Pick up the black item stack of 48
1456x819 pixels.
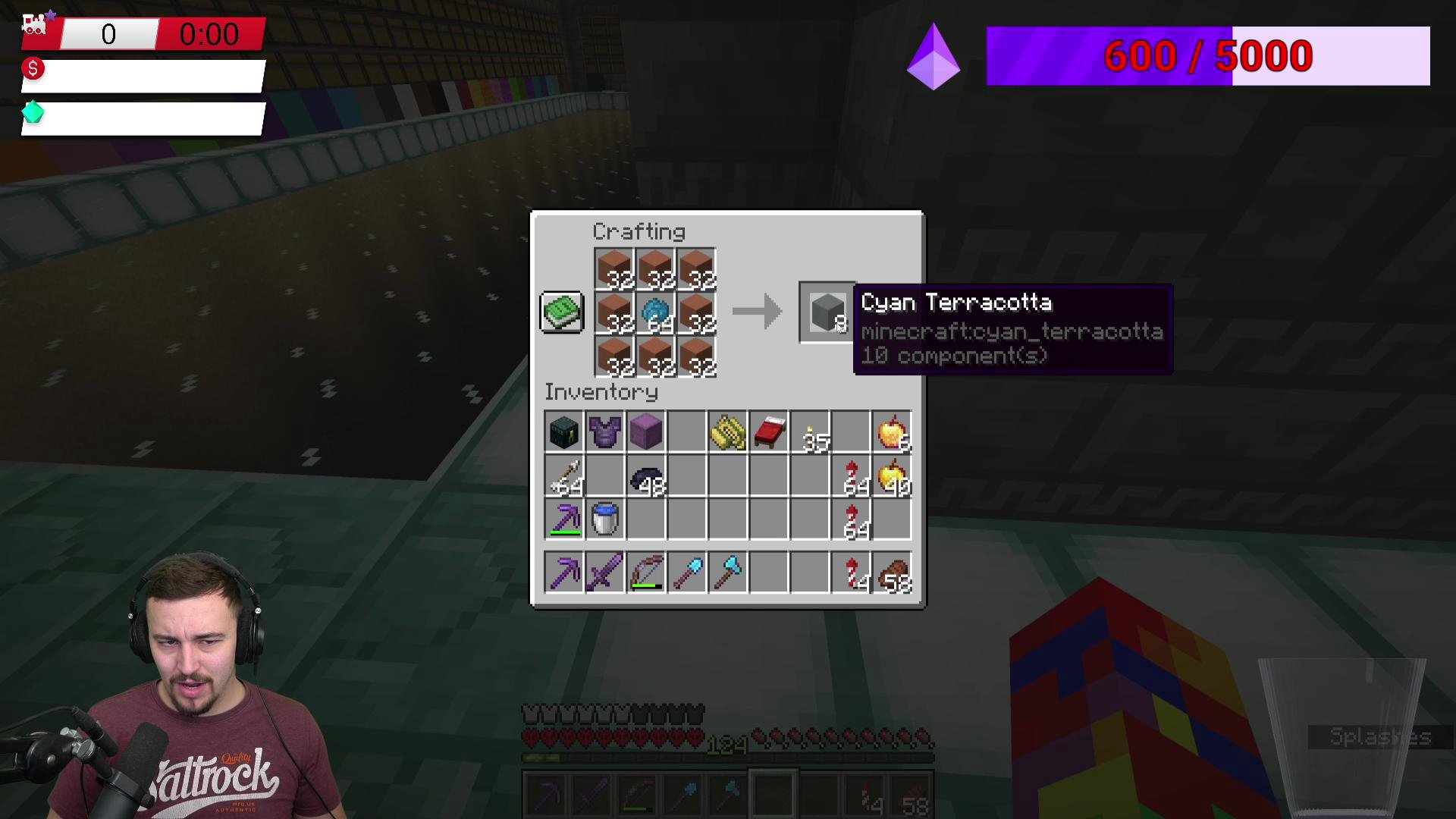coord(645,477)
